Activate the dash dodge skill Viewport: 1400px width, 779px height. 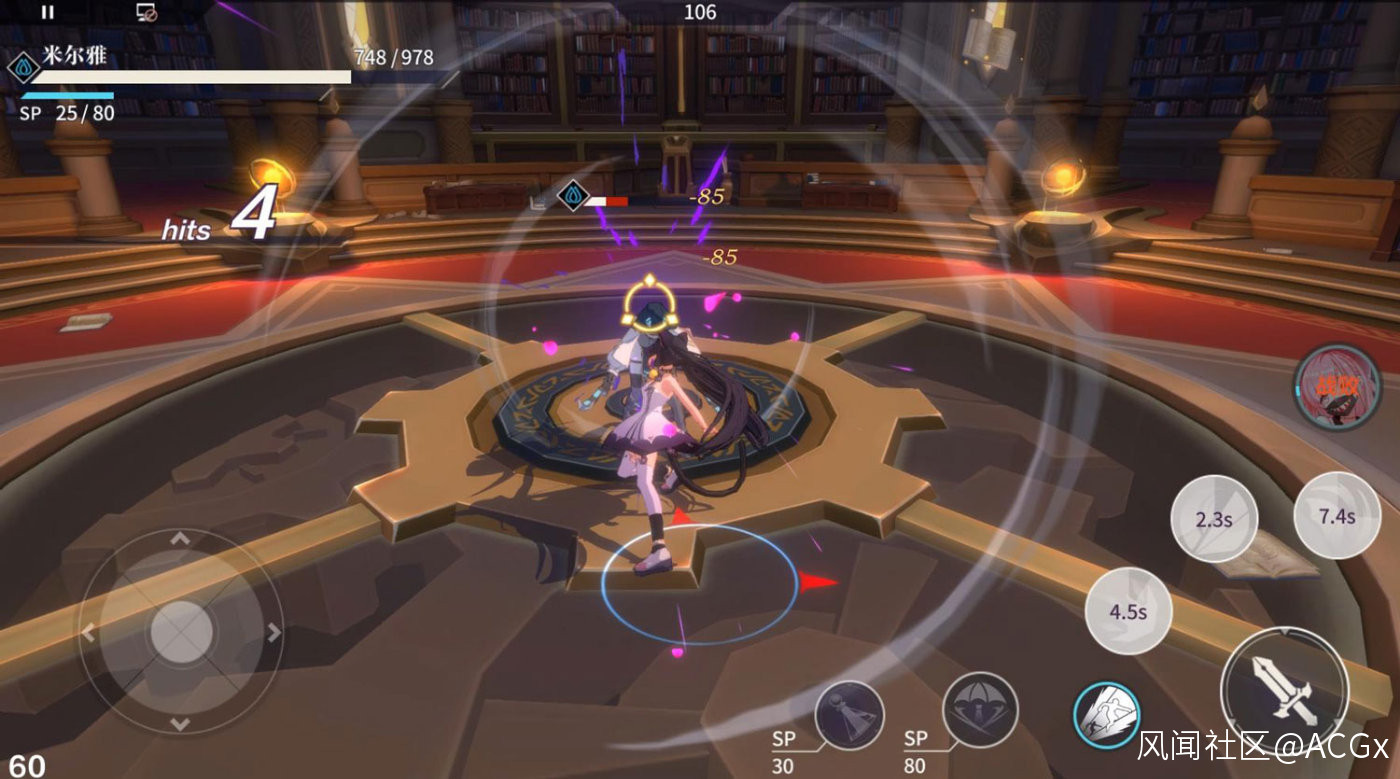(x=1107, y=715)
